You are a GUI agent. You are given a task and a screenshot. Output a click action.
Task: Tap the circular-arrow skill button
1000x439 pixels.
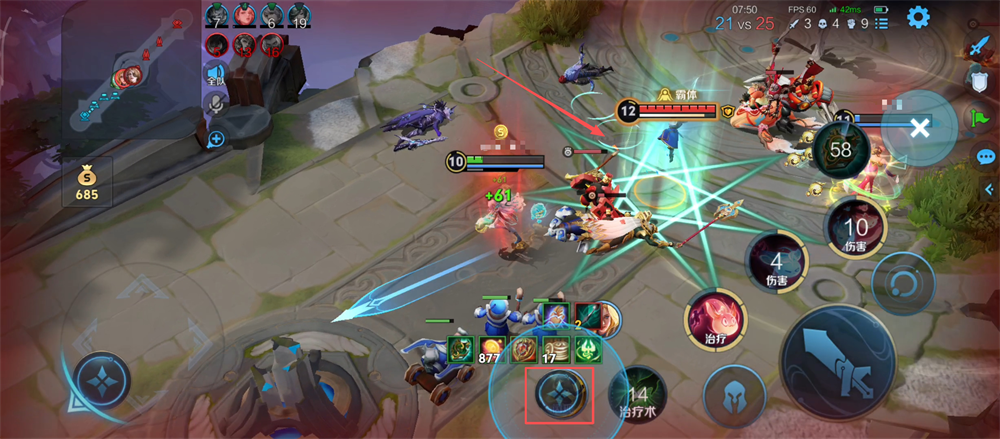point(902,283)
